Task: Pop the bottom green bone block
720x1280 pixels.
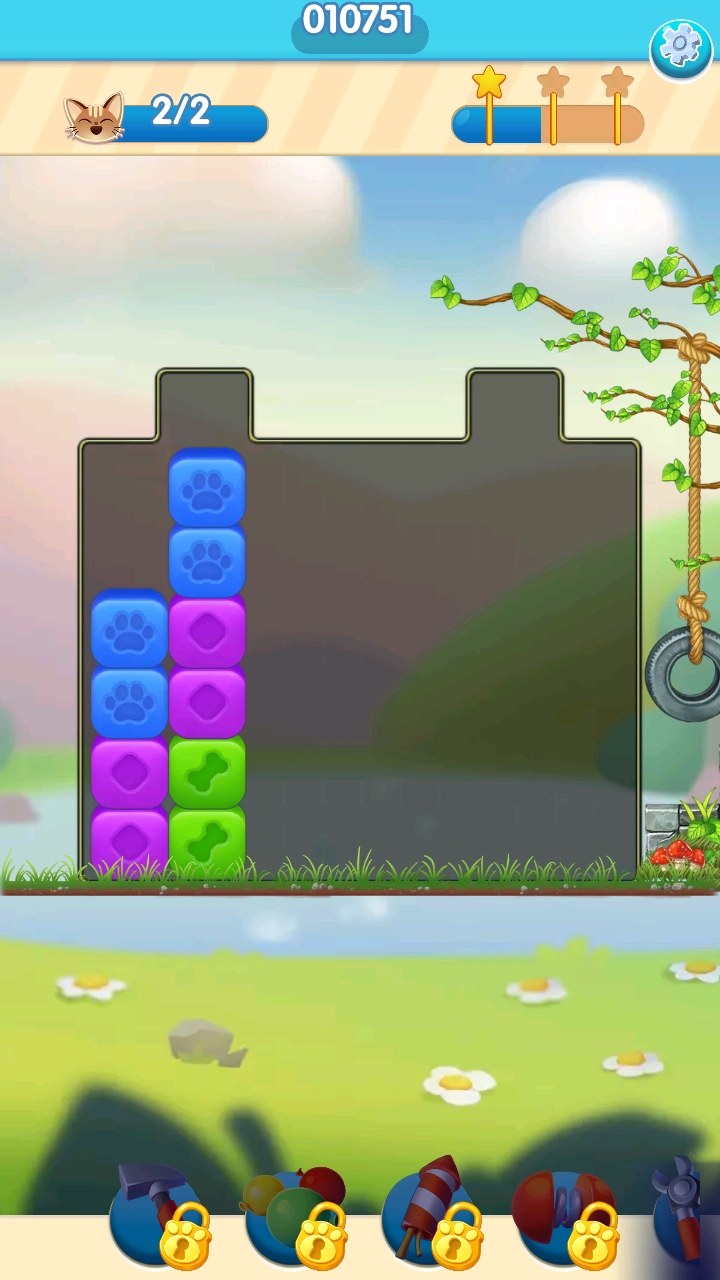Action: click(x=207, y=840)
